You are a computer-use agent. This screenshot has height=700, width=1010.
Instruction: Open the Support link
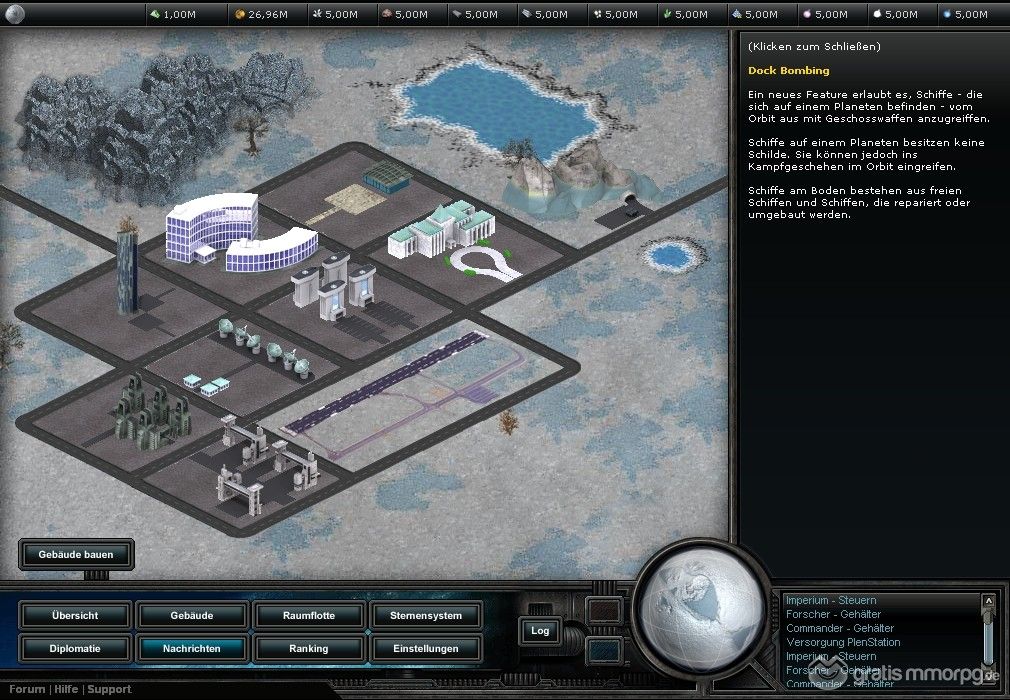click(109, 689)
